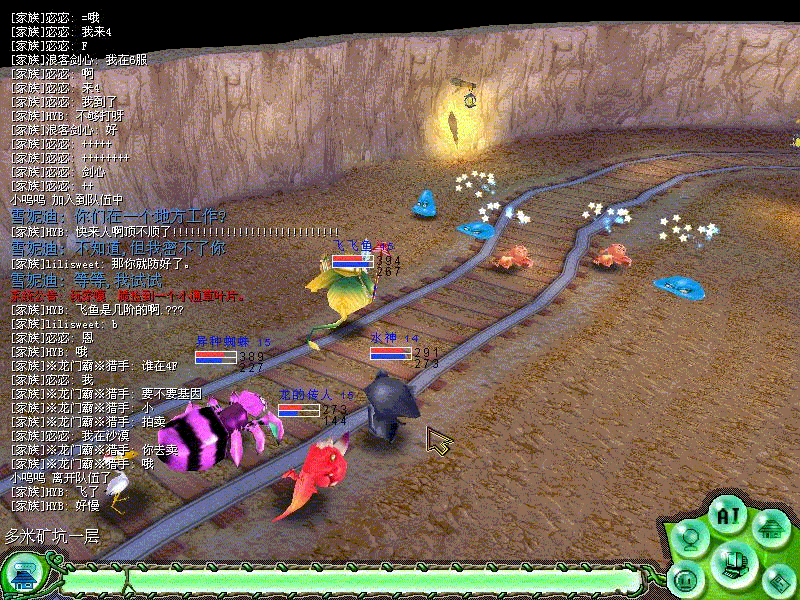Screen dimensions: 800x600
Task: Click the round pause-style bubble button
Action: (x=686, y=579)
